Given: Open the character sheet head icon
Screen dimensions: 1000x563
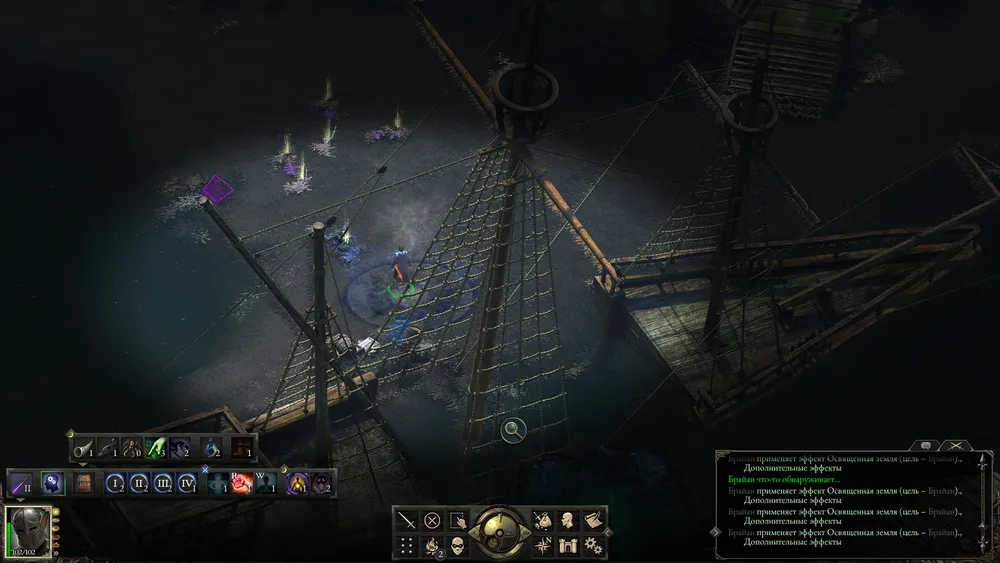Looking at the screenshot, I should click(568, 520).
